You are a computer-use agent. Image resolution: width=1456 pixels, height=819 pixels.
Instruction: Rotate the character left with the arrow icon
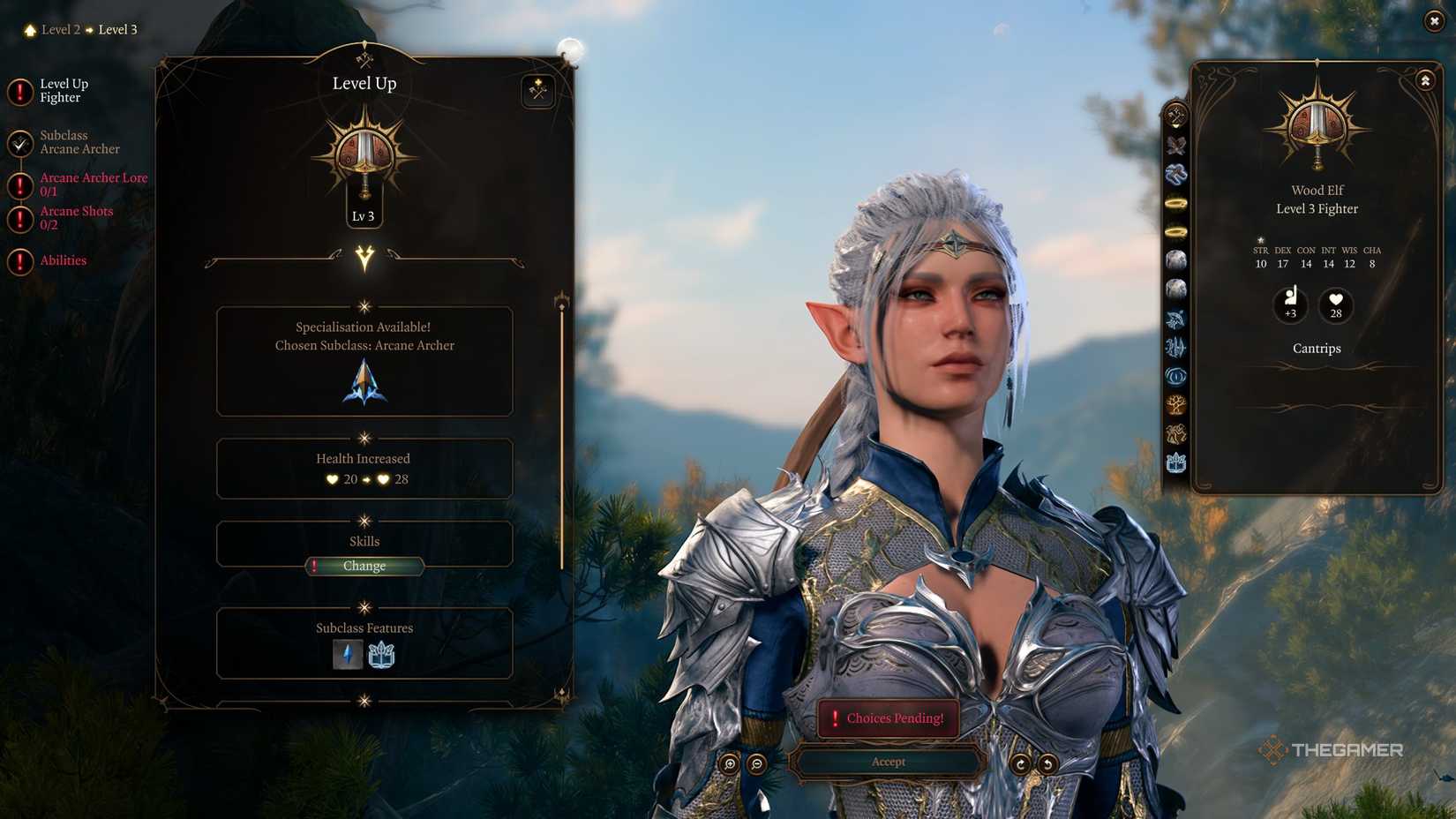[1047, 762]
